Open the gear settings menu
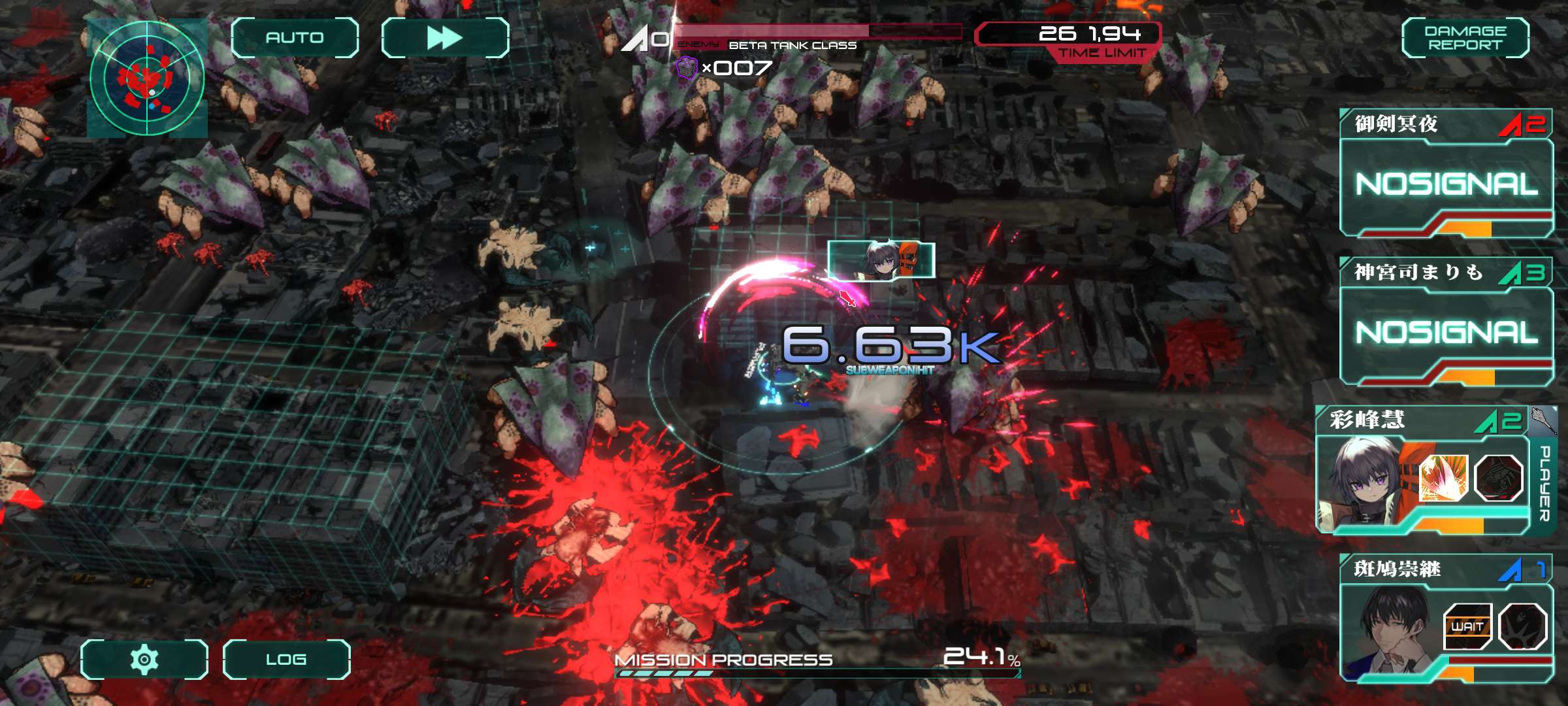 click(144, 659)
